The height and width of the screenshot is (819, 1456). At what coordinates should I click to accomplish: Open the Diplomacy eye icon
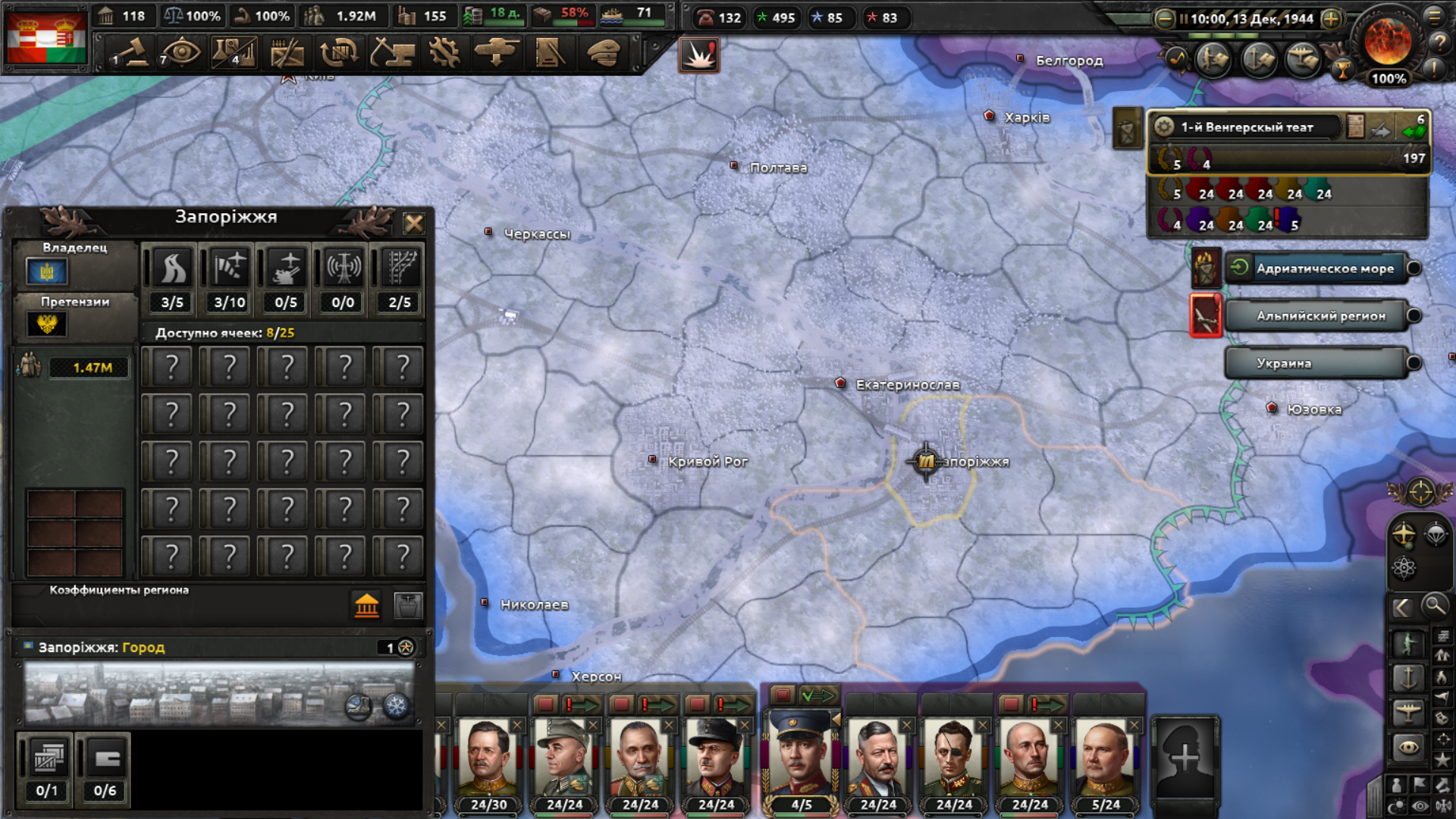point(180,53)
